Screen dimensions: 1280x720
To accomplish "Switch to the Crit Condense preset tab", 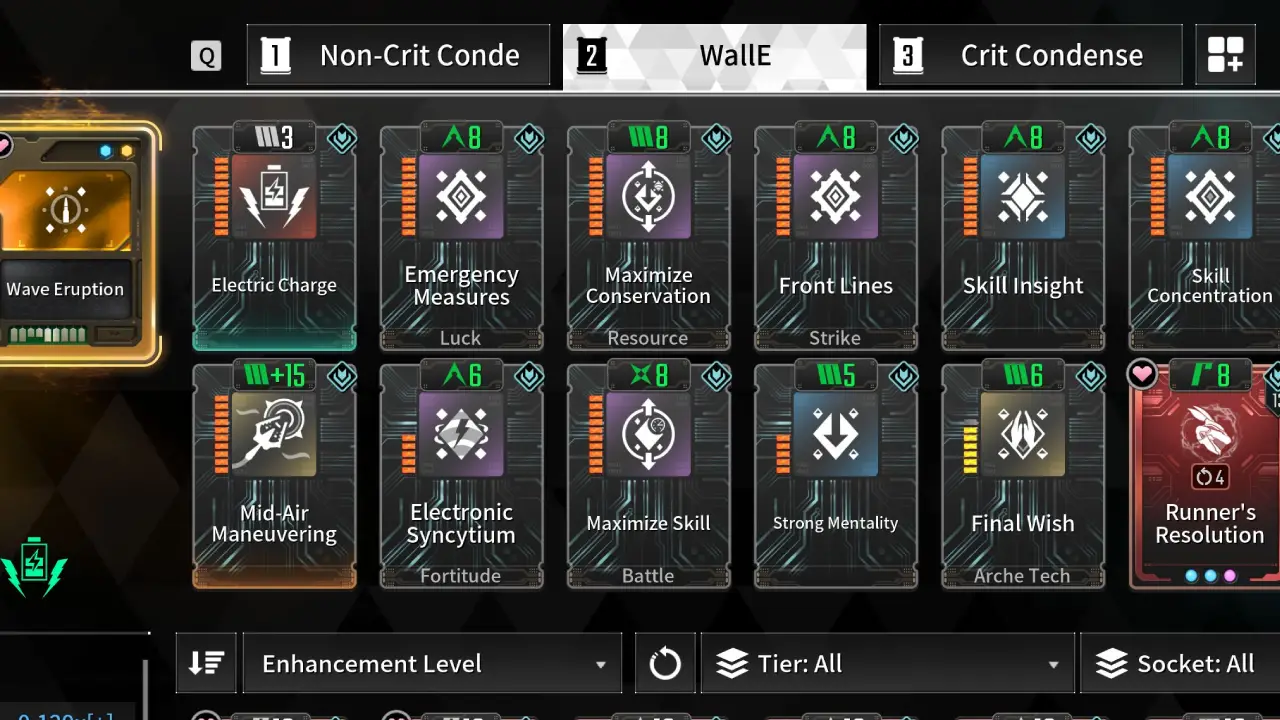I will [x=1029, y=55].
